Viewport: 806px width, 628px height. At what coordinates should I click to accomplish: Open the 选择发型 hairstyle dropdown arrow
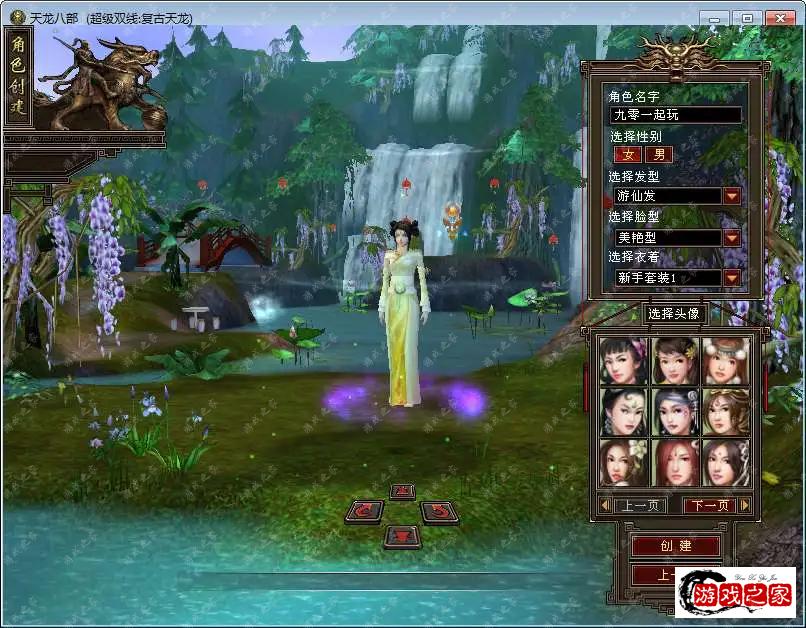[732, 196]
